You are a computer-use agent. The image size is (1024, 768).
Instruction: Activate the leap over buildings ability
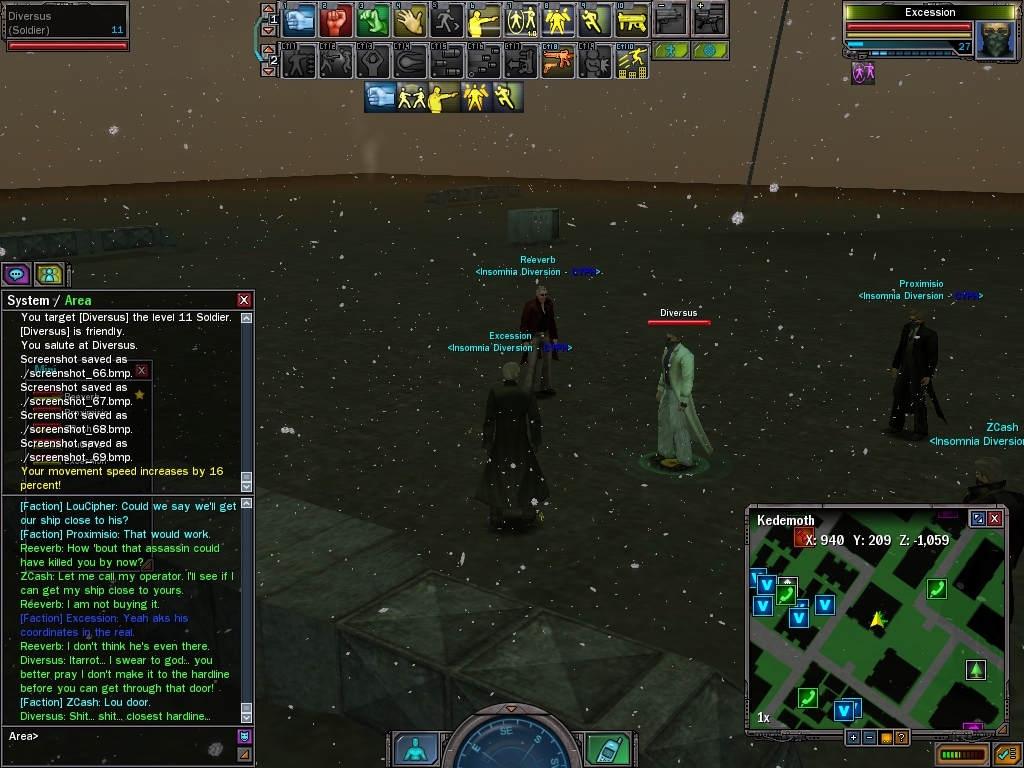tap(633, 62)
